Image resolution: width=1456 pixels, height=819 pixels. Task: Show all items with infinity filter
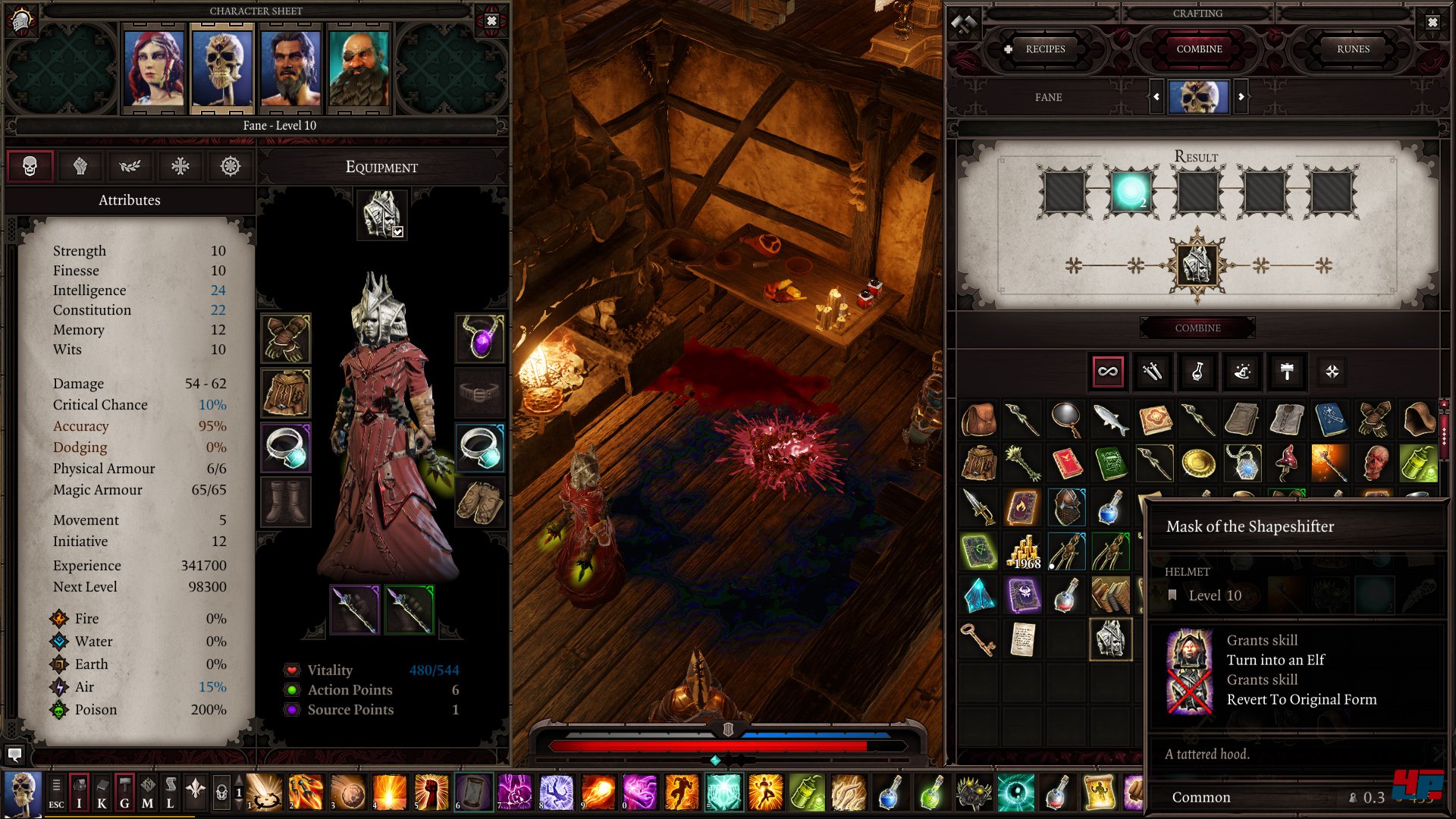pyautogui.click(x=1108, y=372)
